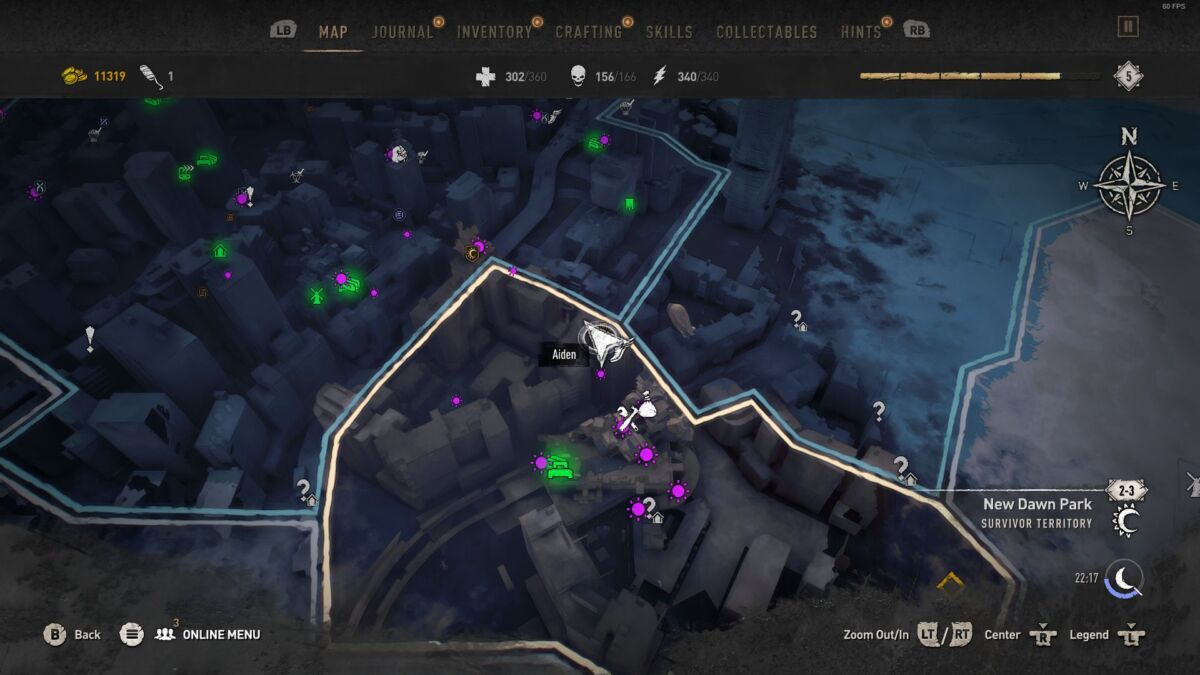Open the Collectables tab
This screenshot has width=1200, height=675.
(x=767, y=32)
